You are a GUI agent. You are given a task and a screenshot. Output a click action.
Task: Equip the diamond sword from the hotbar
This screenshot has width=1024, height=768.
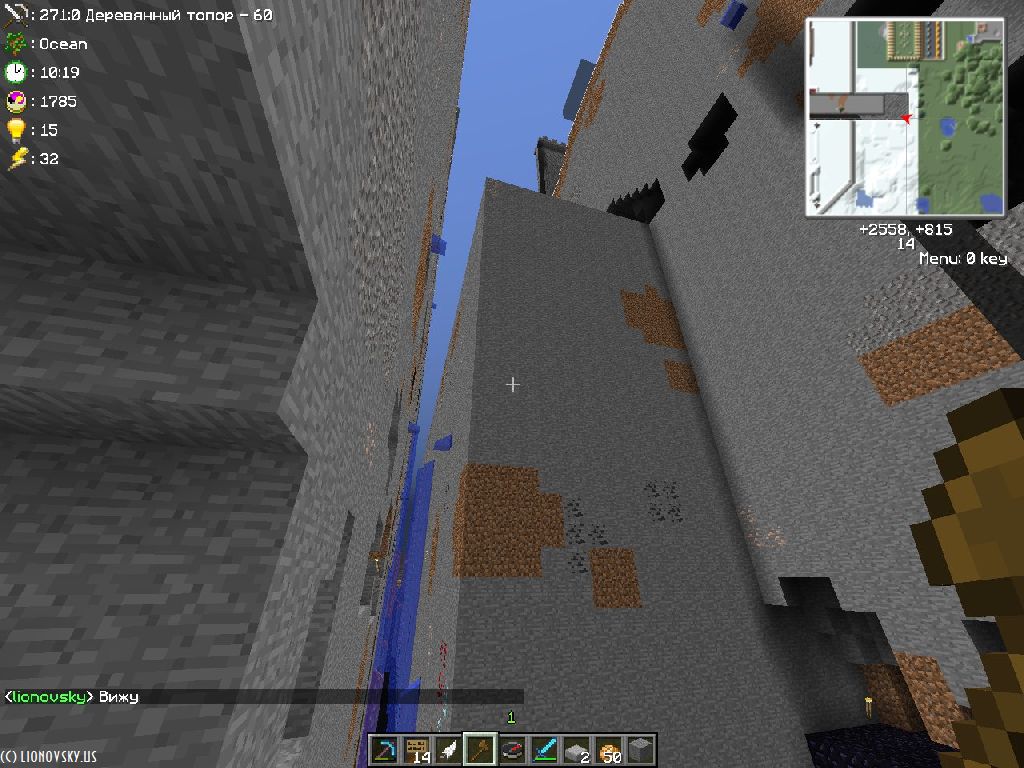(544, 750)
